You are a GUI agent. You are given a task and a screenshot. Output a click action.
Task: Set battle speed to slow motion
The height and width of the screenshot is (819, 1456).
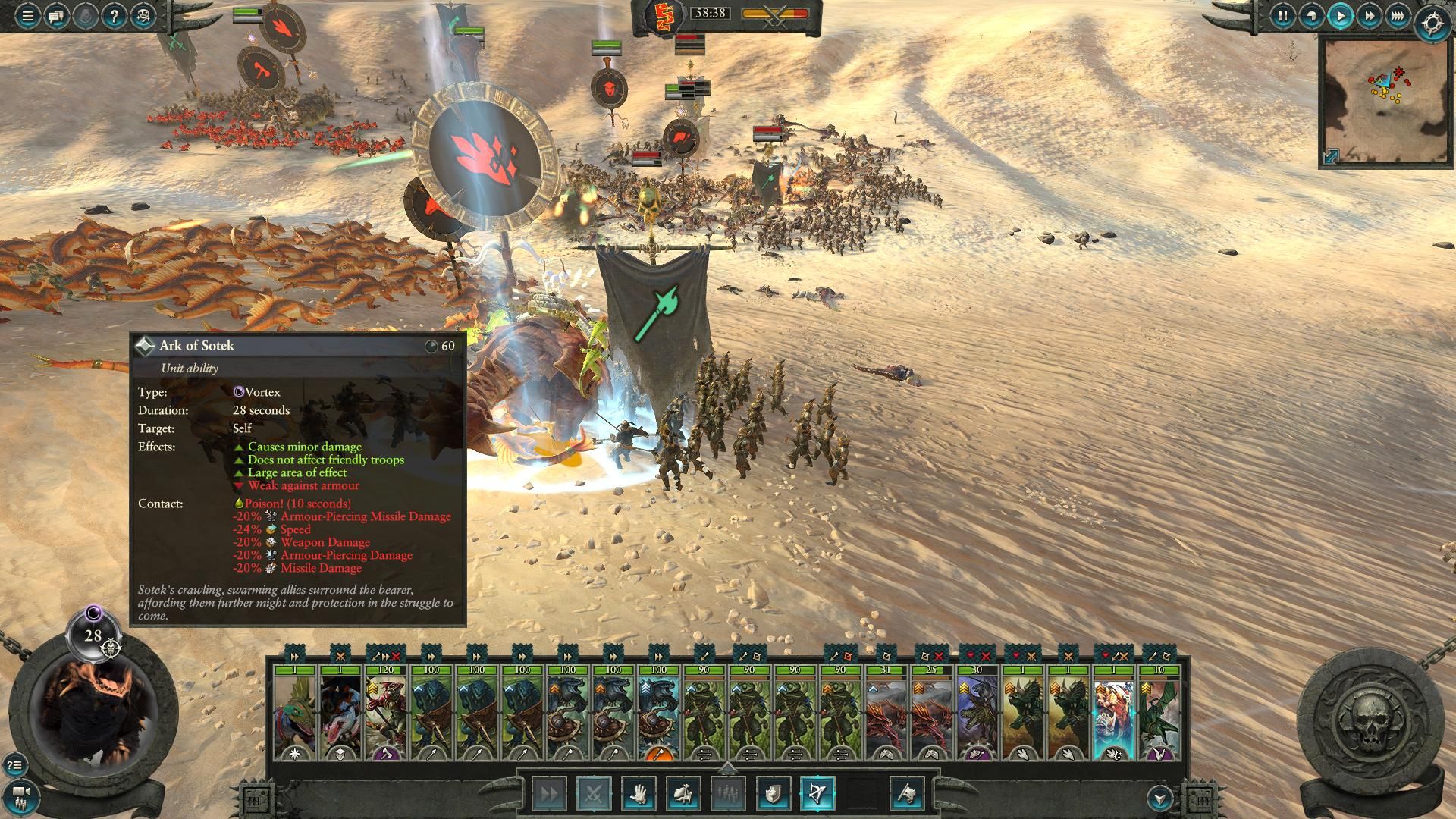click(1311, 15)
